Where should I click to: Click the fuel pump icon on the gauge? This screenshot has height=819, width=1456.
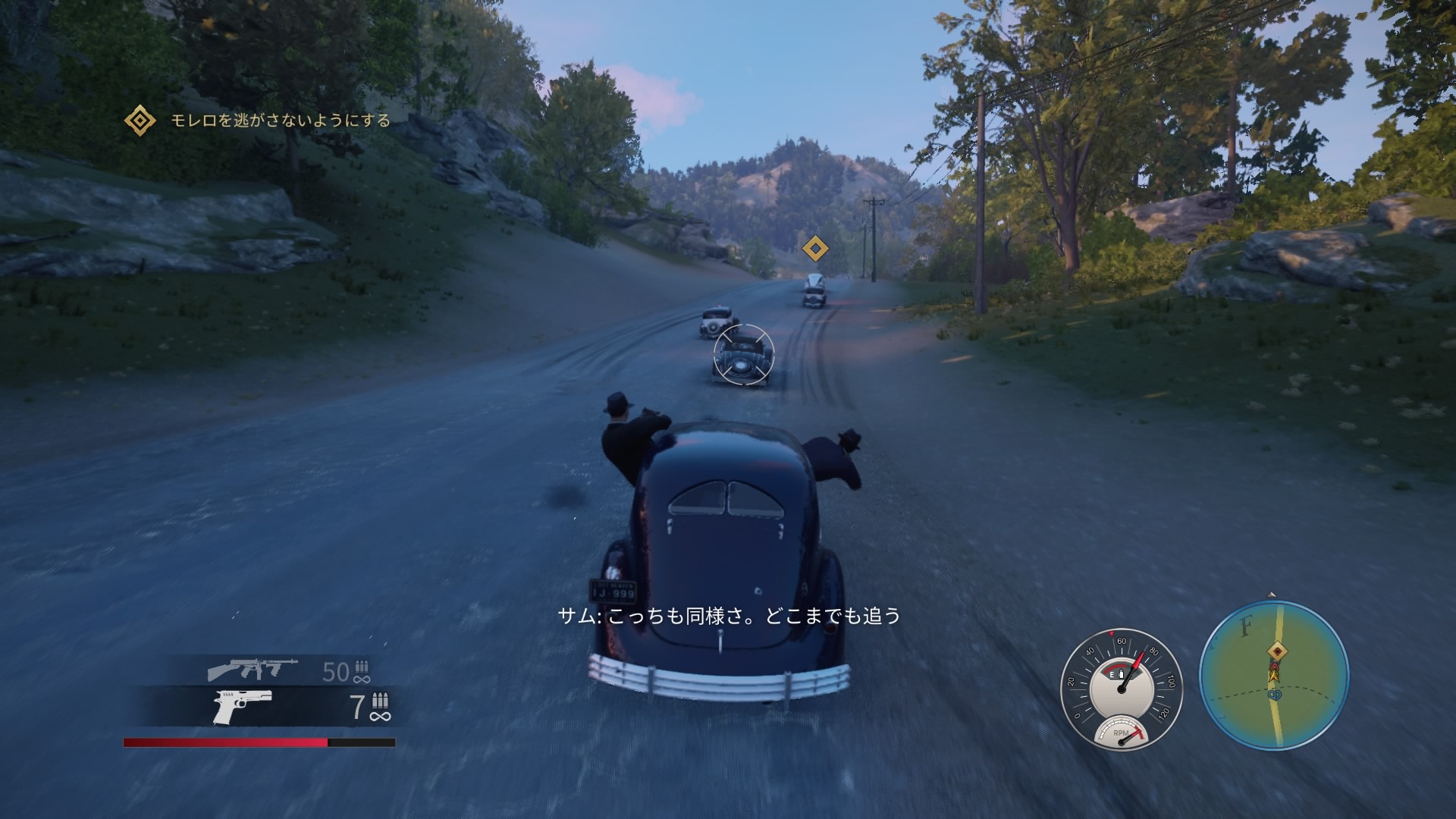pos(1121,675)
